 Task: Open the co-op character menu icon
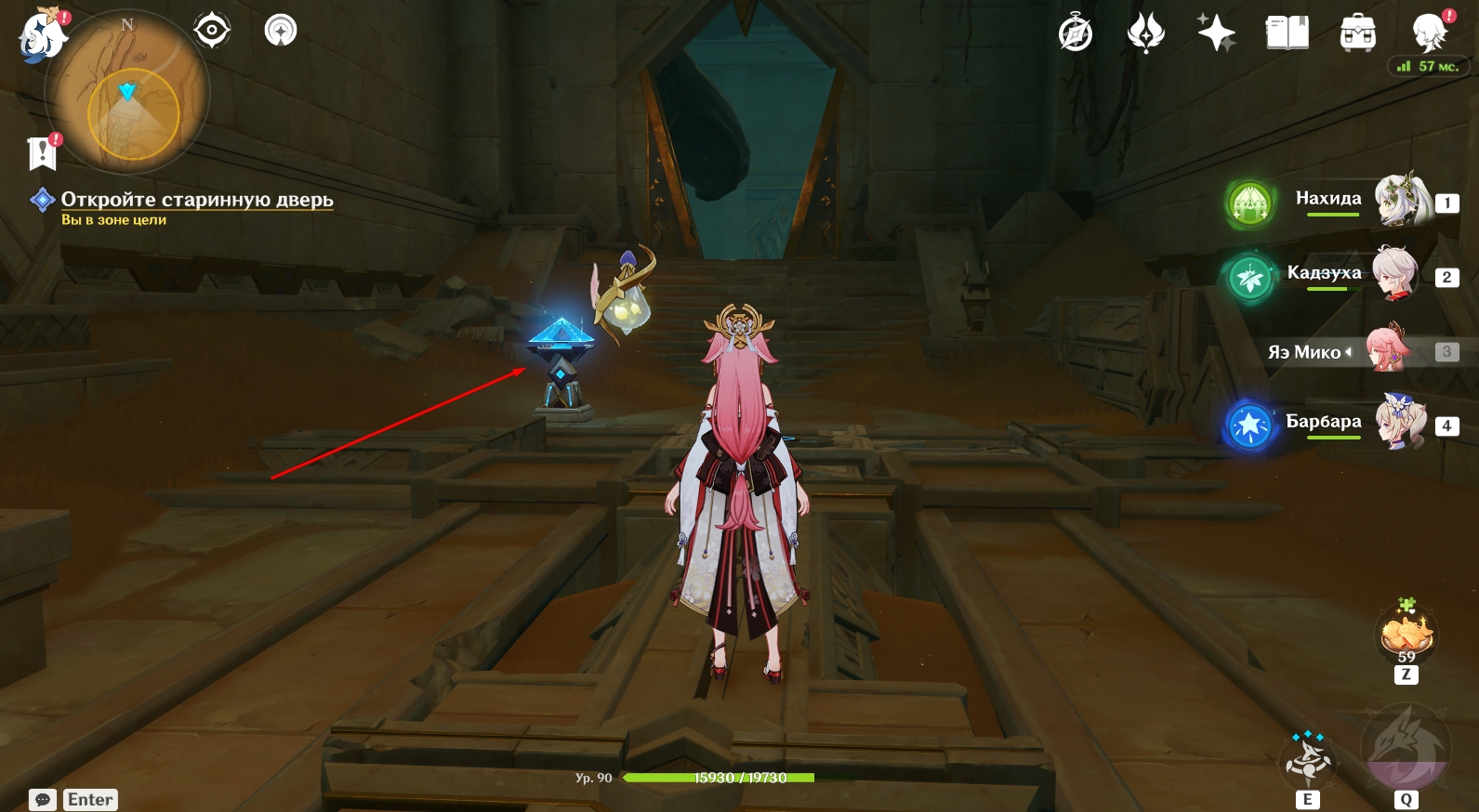1429,33
